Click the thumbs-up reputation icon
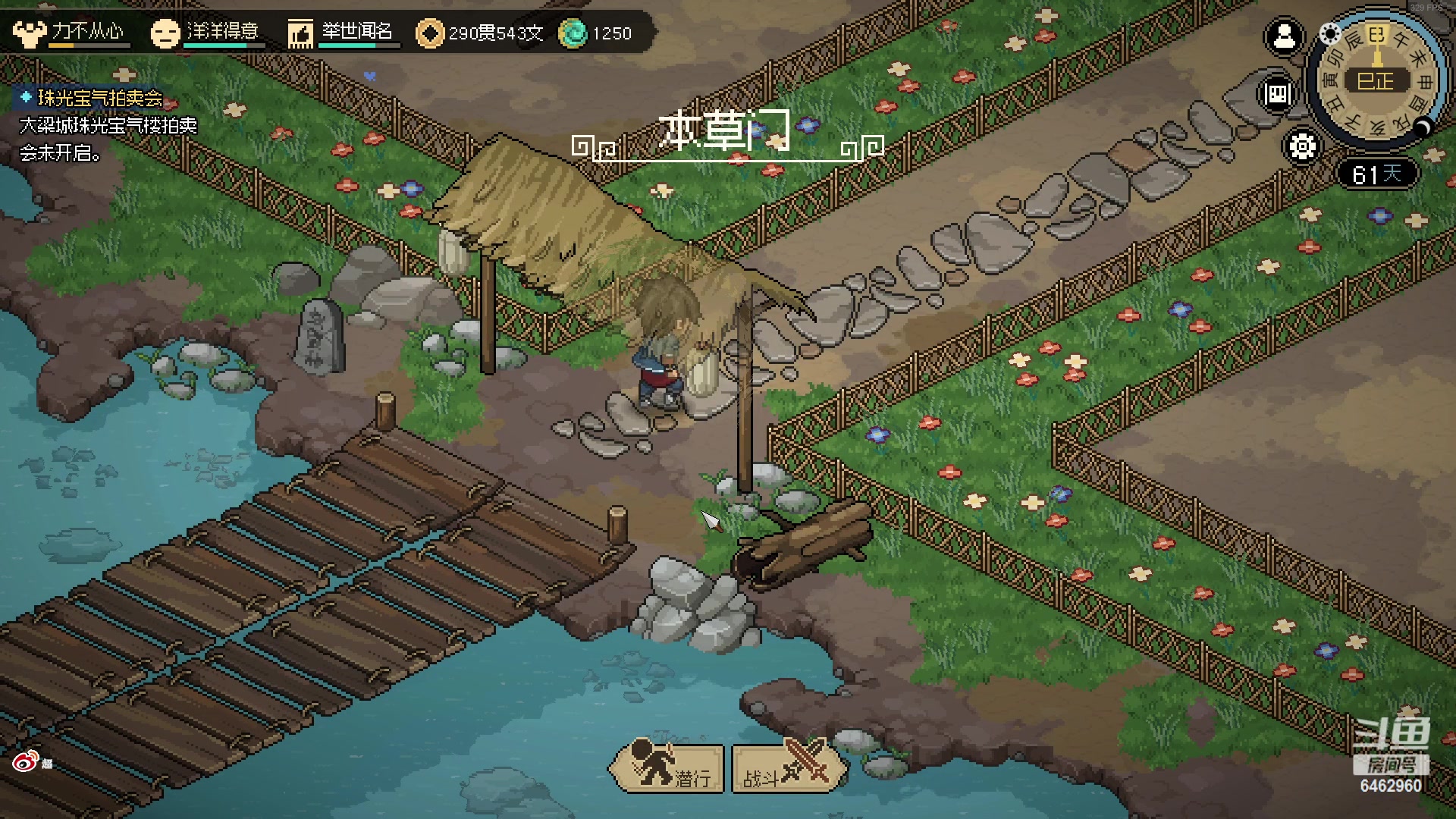The image size is (1456, 819). pyautogui.click(x=300, y=33)
